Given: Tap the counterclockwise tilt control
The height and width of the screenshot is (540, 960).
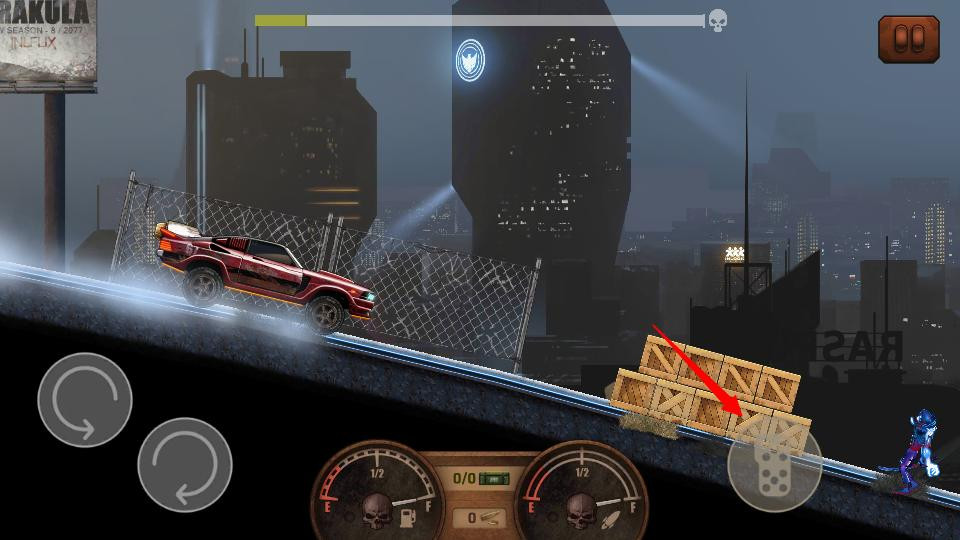Looking at the screenshot, I should click(85, 400).
